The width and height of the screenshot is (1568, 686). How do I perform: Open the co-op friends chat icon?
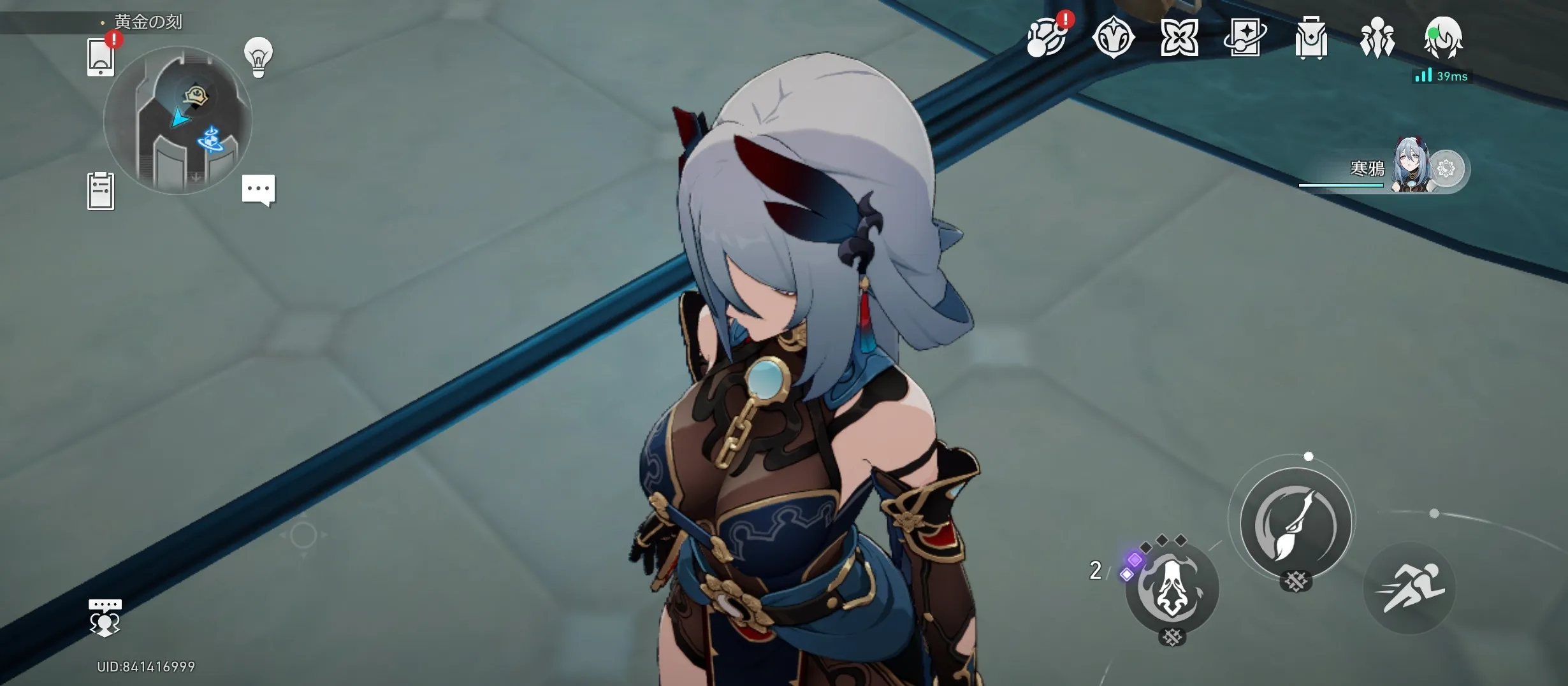coord(105,618)
